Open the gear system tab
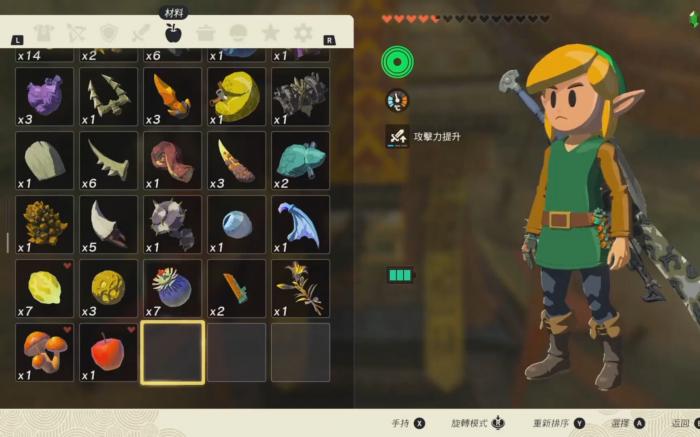This screenshot has width=700, height=437. tap(302, 34)
